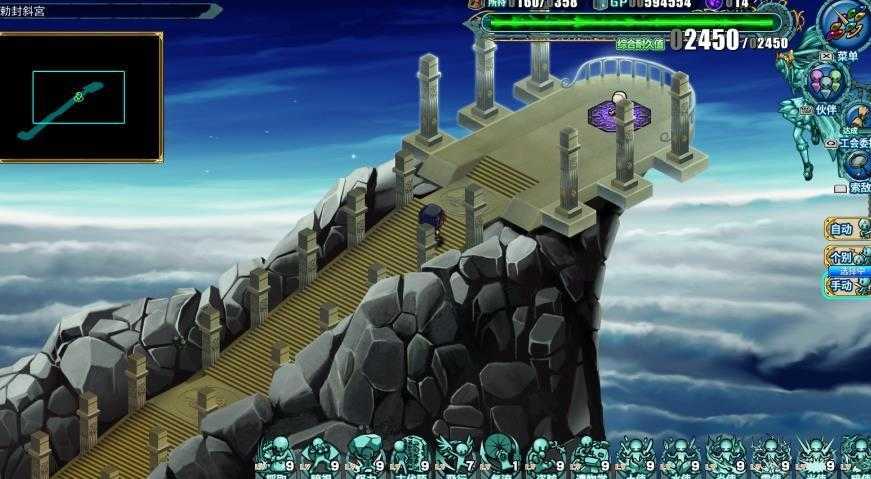871x479 pixels.
Task: Switch battle mode to 自动
Action: tap(845, 229)
